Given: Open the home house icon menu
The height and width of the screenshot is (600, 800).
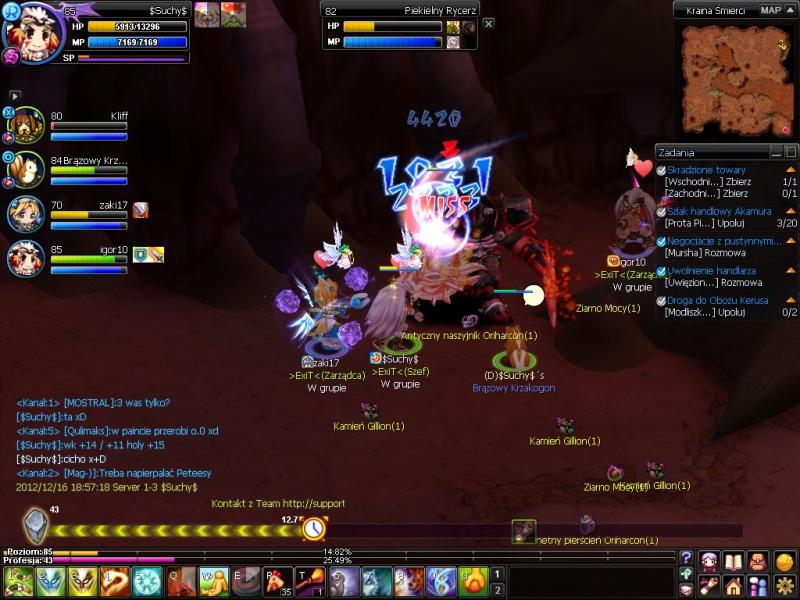Looking at the screenshot, I should [734, 586].
